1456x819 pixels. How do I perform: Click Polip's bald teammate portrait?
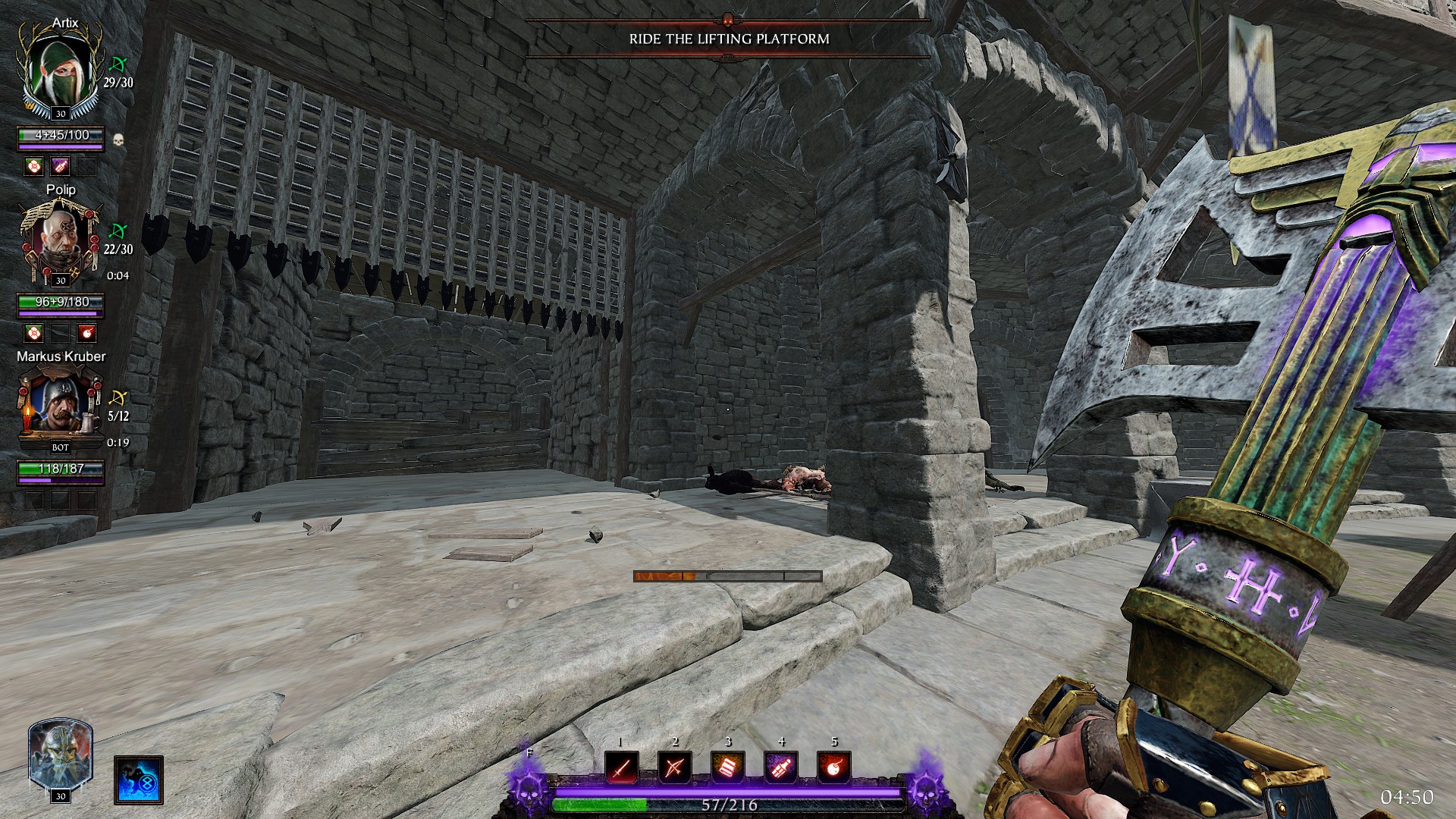click(x=60, y=243)
